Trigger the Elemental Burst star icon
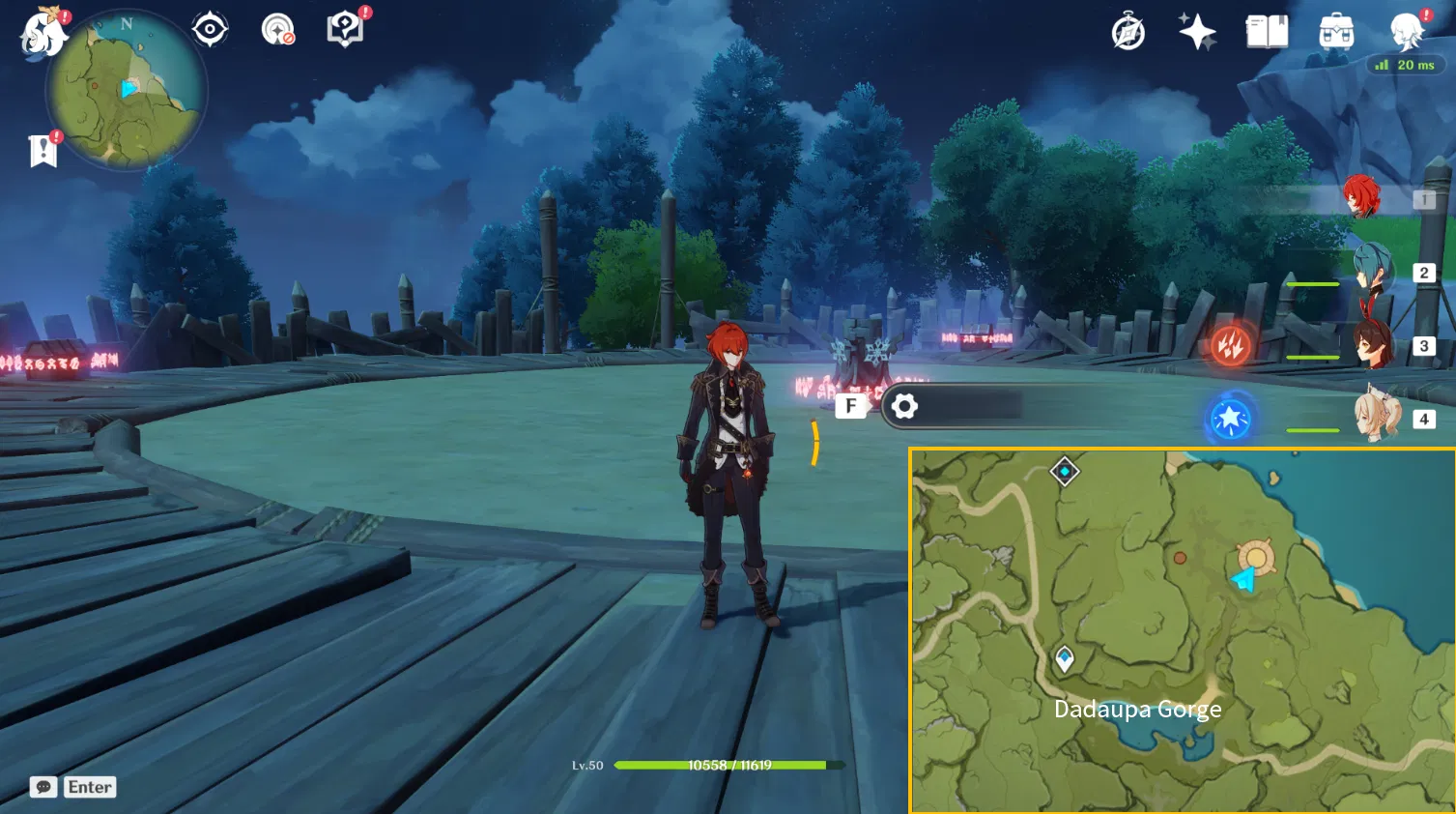This screenshot has height=814, width=1456. pyautogui.click(x=1229, y=419)
